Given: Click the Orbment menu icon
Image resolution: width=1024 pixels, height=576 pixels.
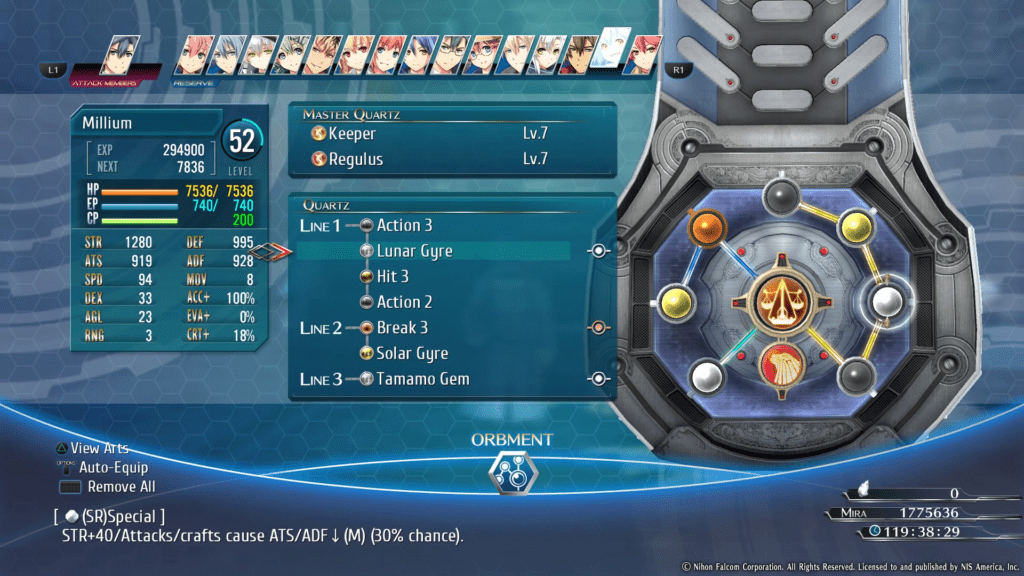Looking at the screenshot, I should pos(510,473).
